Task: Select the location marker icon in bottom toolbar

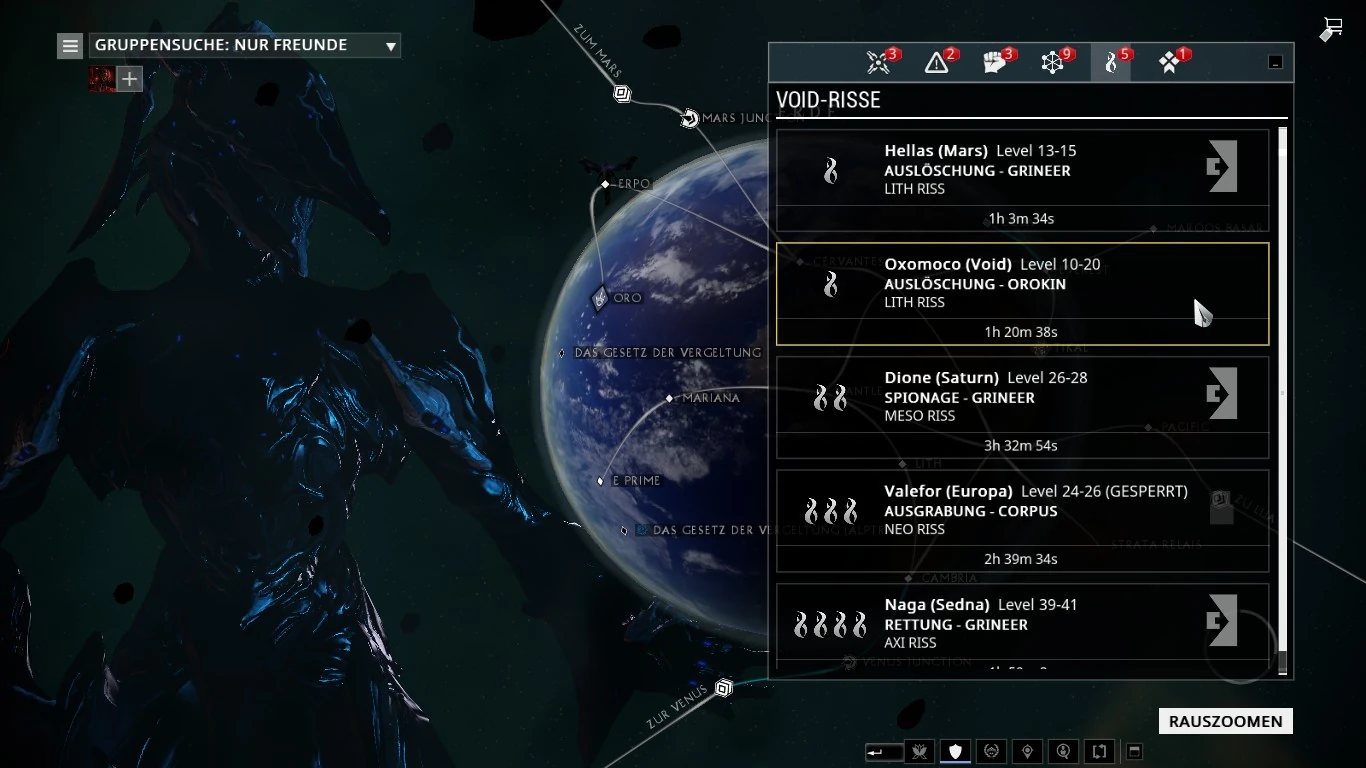Action: tap(1026, 751)
